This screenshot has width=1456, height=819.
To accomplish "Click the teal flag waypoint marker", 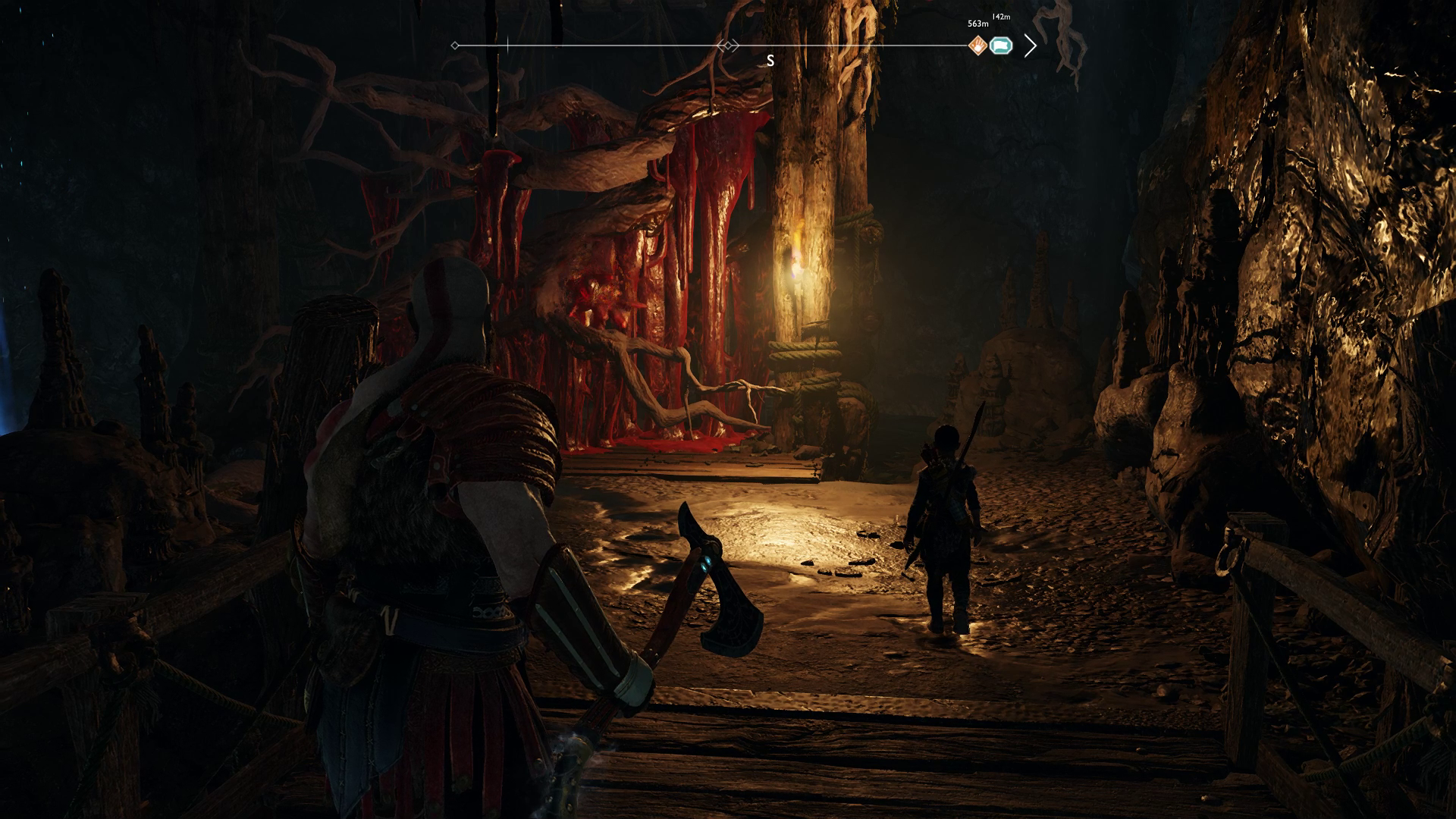I will pos(1001,46).
